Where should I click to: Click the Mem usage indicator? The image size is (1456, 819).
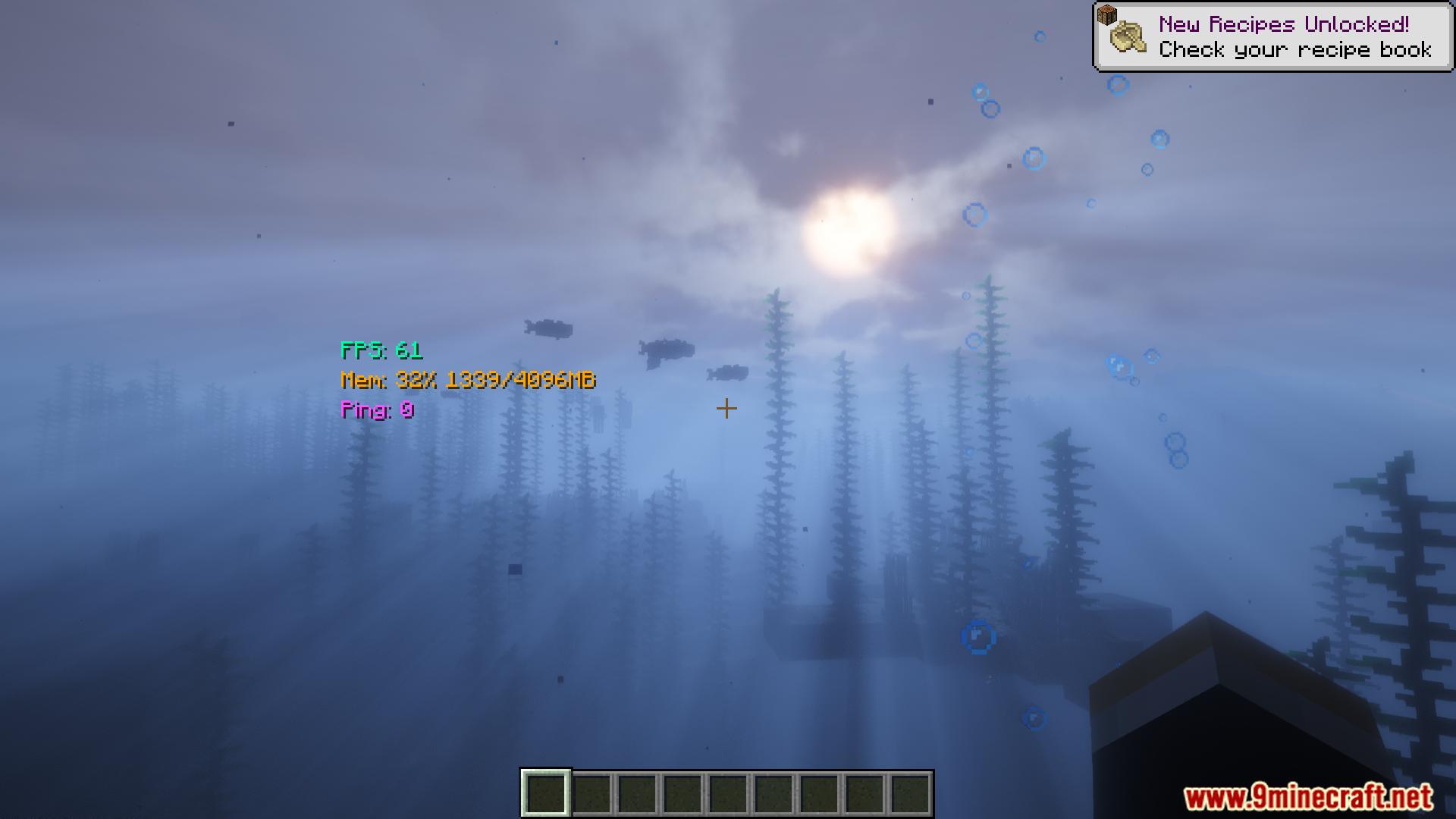(x=469, y=381)
